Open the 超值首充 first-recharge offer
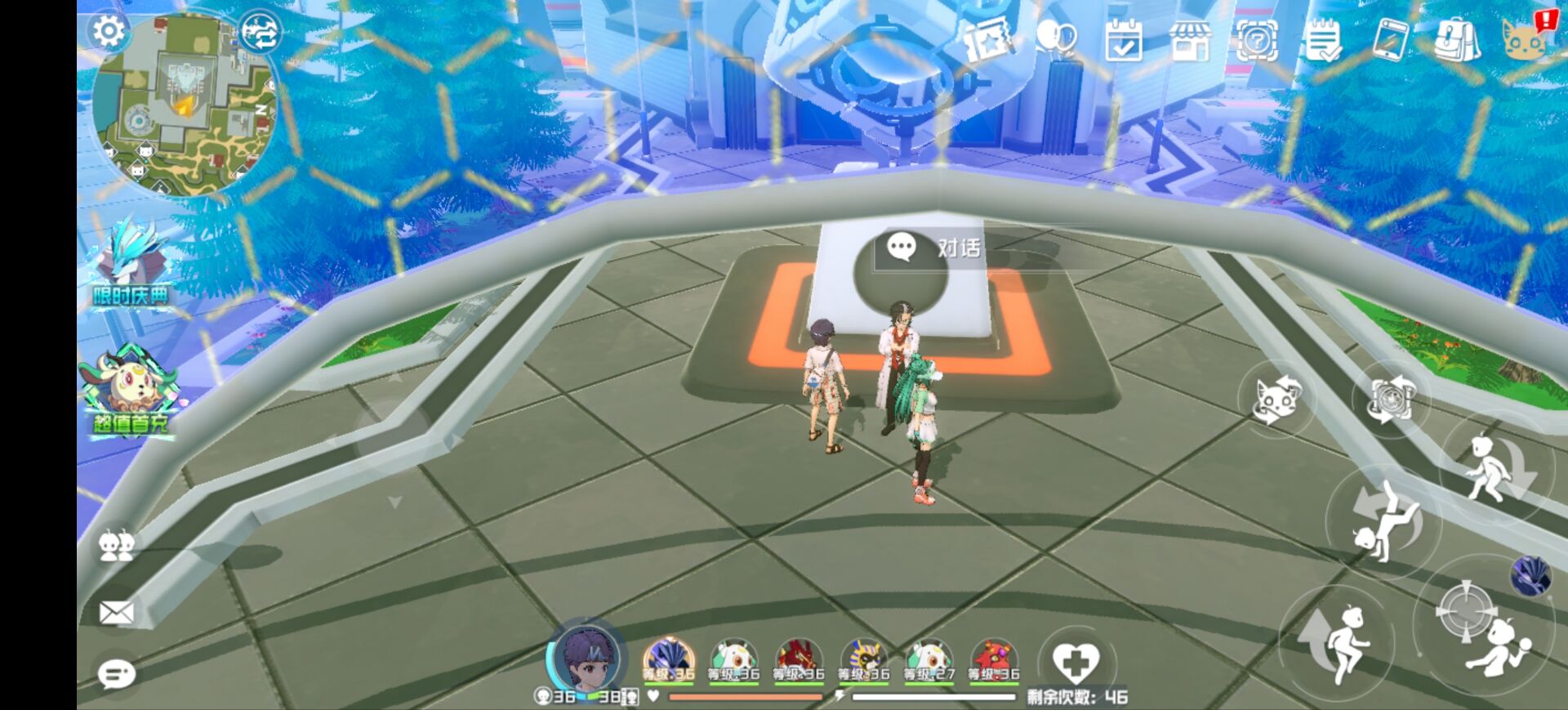 click(x=131, y=392)
